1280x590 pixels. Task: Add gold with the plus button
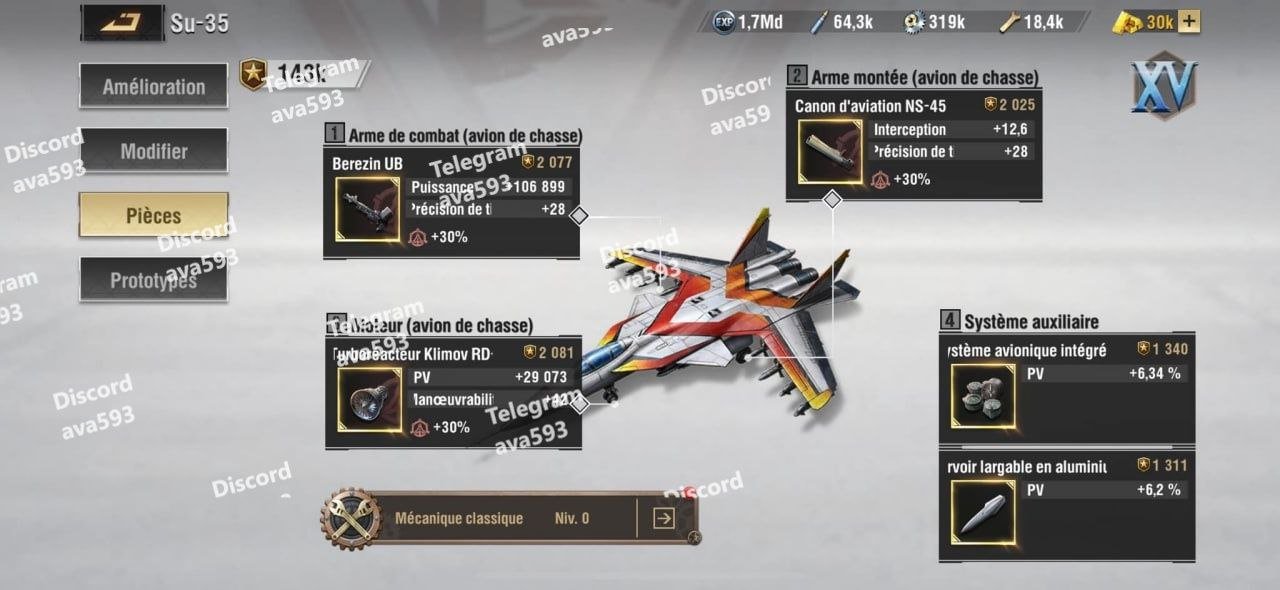[x=1189, y=21]
